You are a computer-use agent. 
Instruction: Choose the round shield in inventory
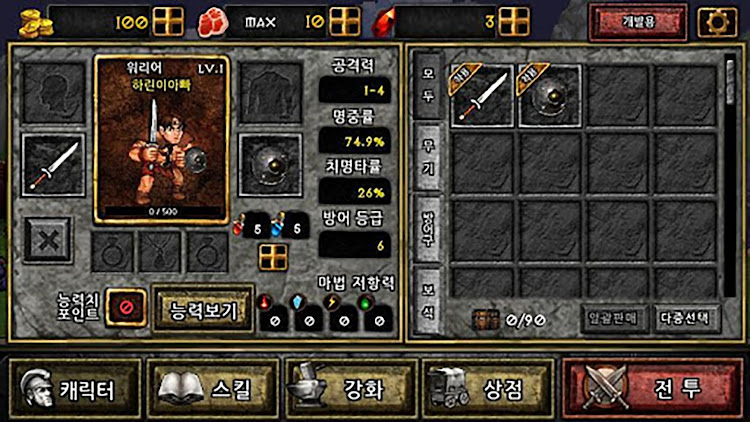[550, 96]
